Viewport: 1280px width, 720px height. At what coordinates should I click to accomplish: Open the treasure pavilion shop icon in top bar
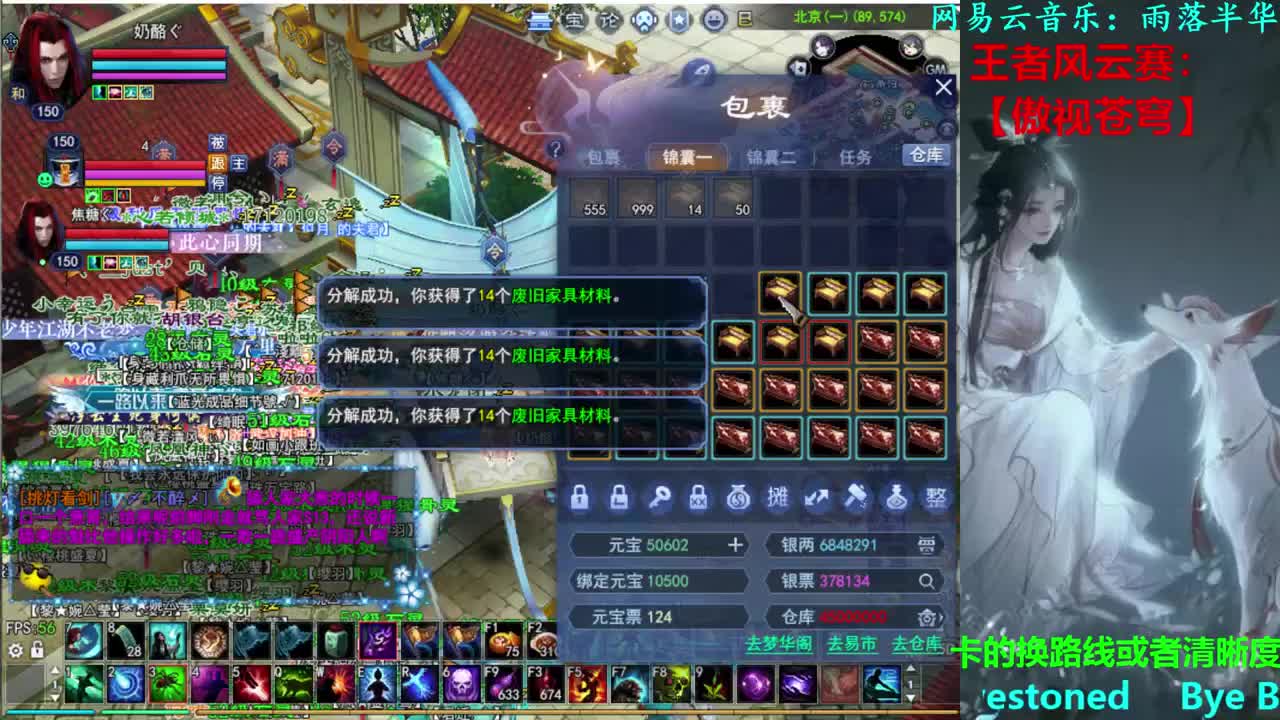(x=573, y=18)
